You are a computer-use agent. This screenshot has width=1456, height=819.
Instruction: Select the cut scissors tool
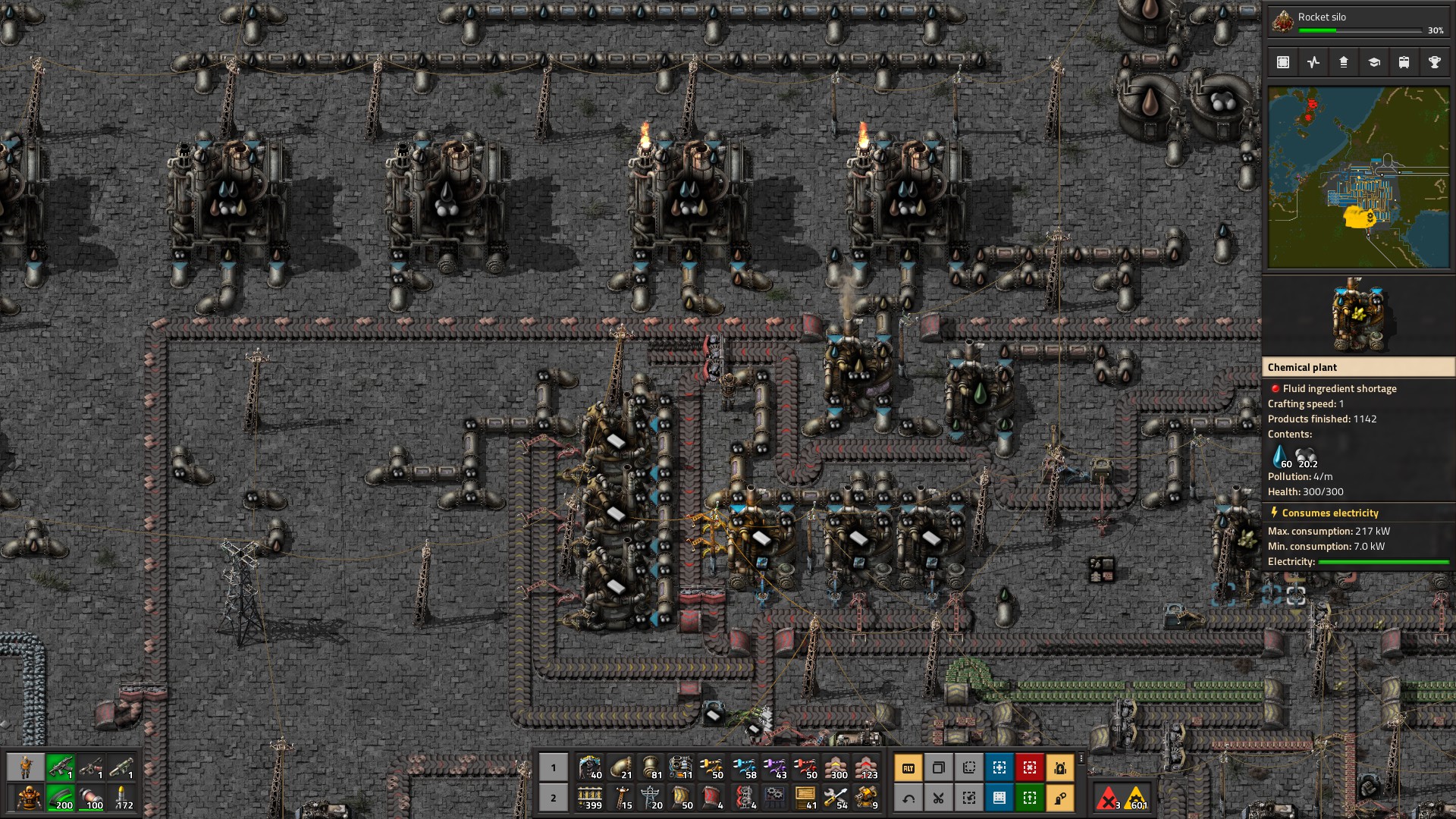point(938,798)
